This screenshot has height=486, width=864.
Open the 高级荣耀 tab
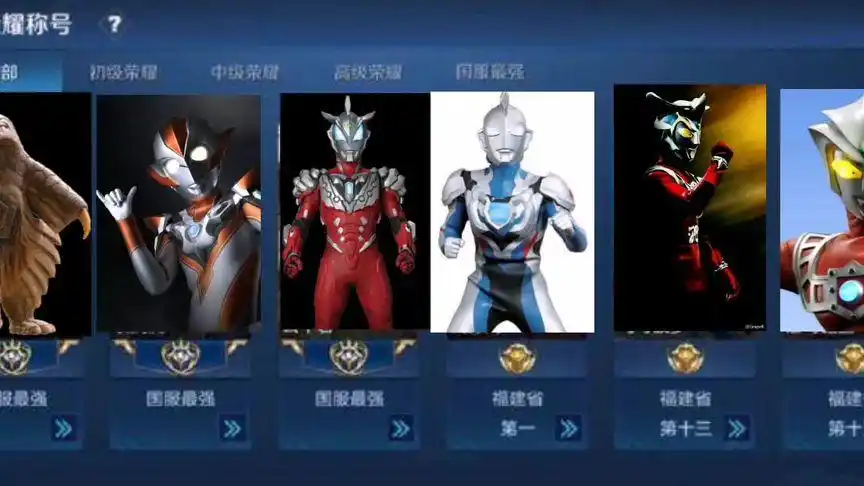point(368,72)
